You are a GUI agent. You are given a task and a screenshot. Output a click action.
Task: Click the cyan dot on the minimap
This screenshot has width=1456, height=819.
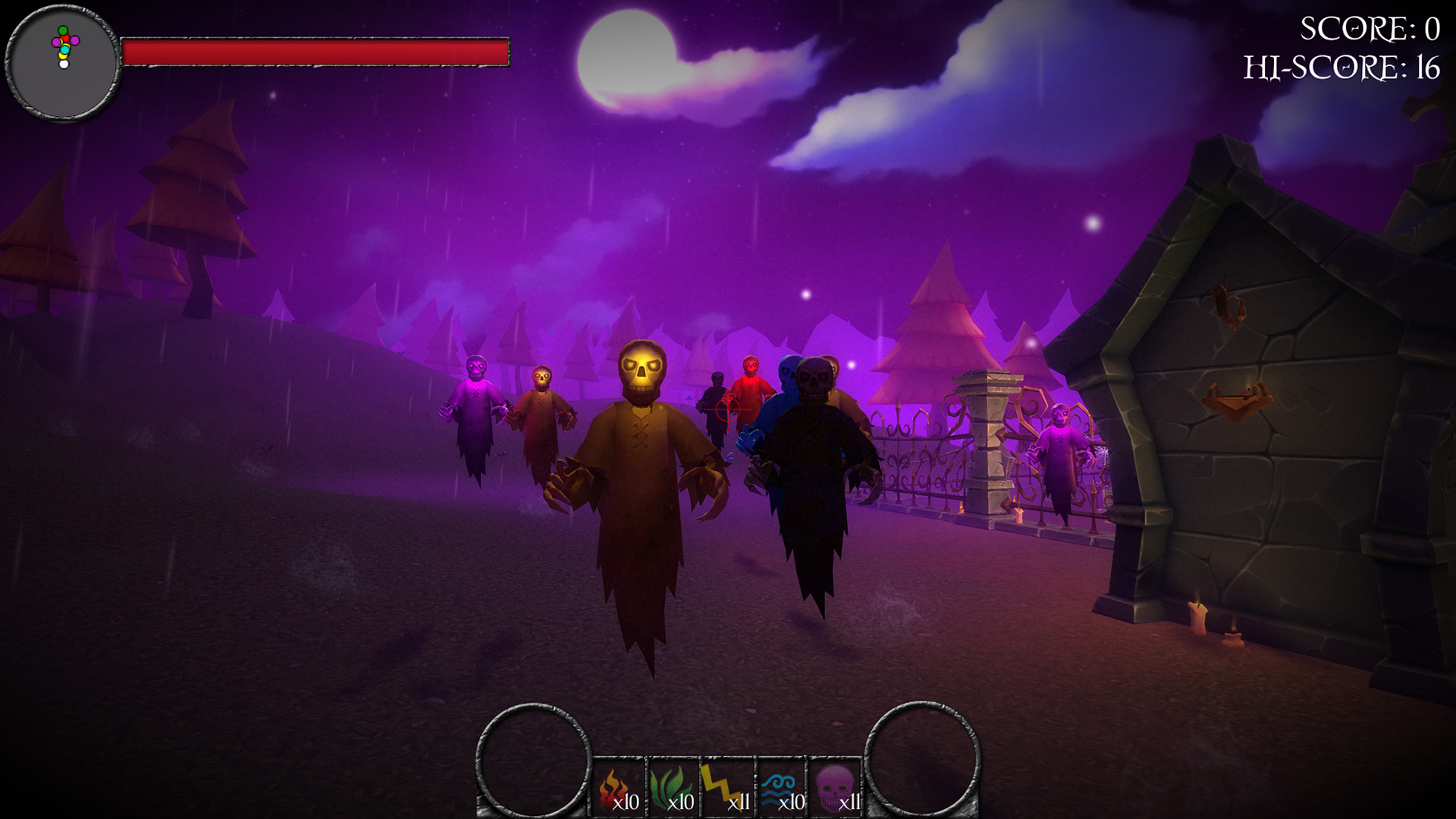[64, 50]
